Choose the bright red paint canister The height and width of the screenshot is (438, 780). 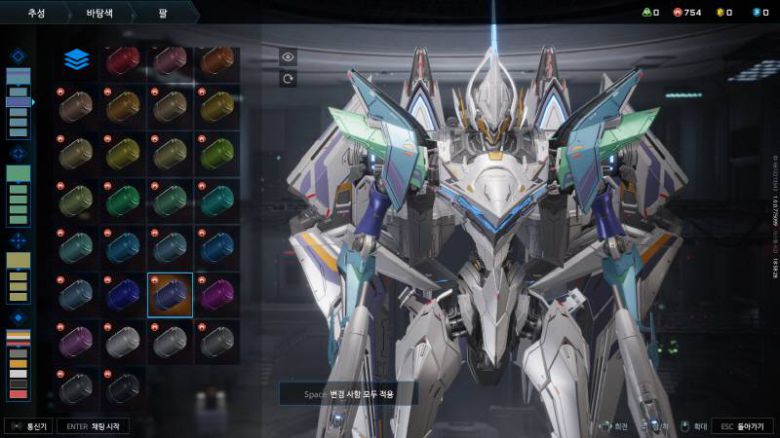point(123,60)
